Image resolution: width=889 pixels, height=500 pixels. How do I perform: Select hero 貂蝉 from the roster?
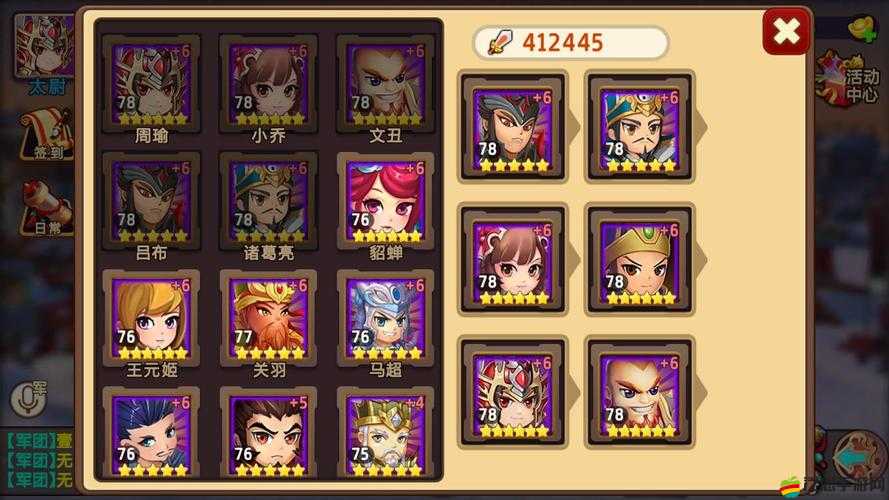point(385,202)
